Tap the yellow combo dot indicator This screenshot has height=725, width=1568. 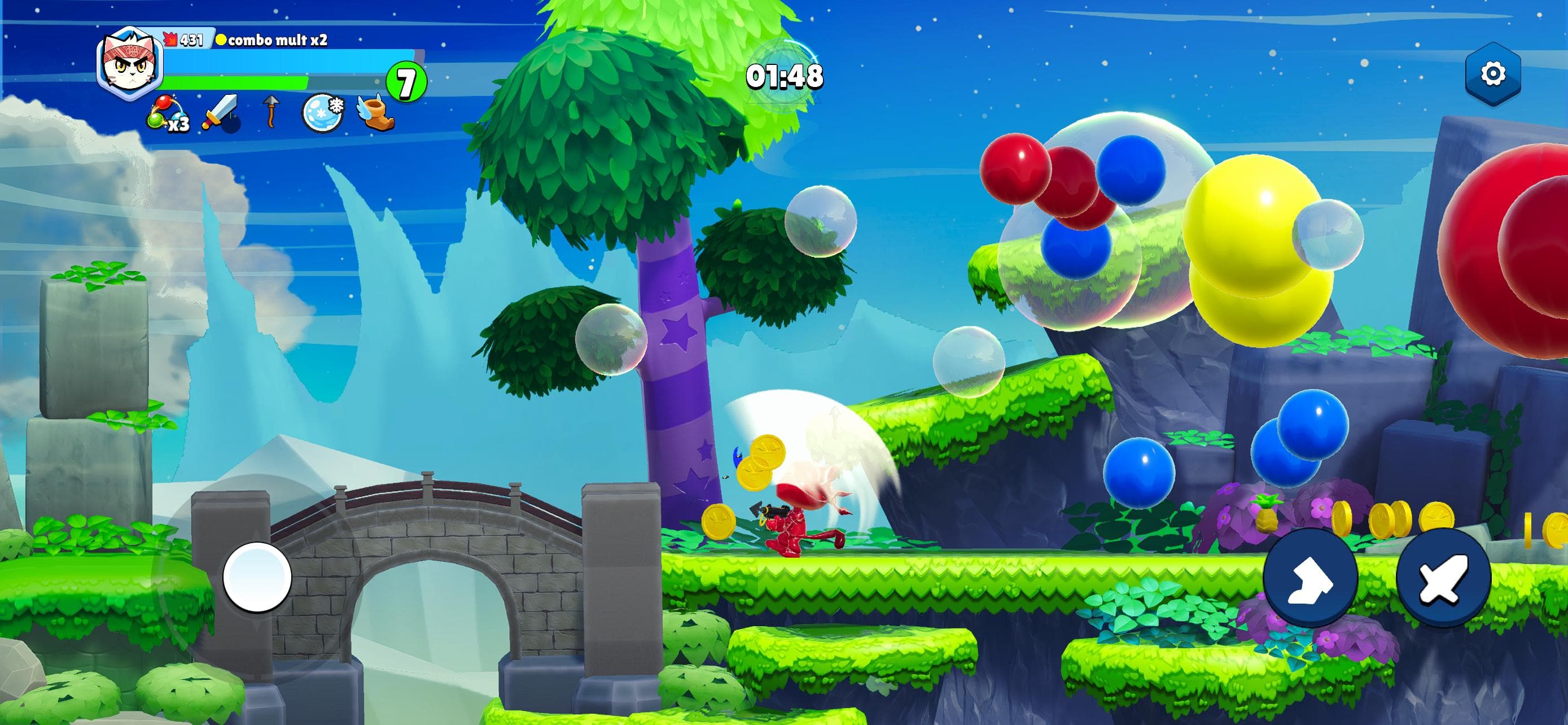point(223,40)
